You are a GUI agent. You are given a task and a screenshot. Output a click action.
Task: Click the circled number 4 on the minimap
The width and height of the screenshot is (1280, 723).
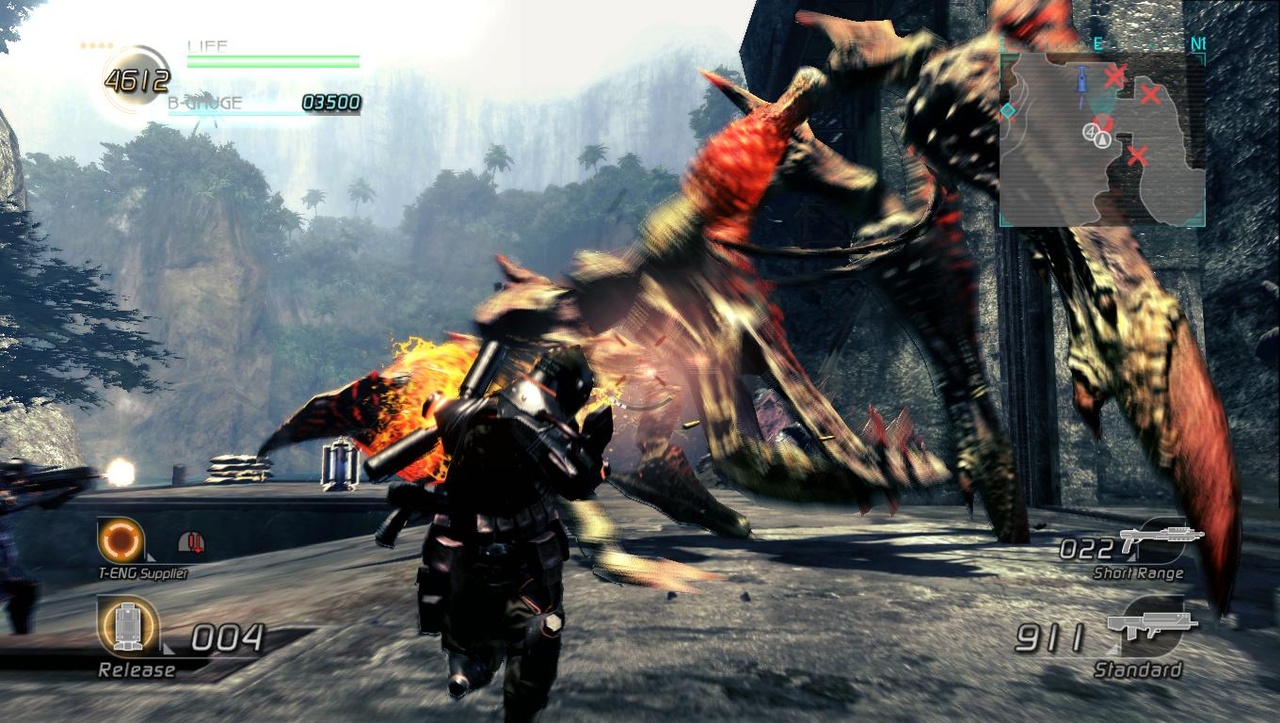click(x=1090, y=133)
